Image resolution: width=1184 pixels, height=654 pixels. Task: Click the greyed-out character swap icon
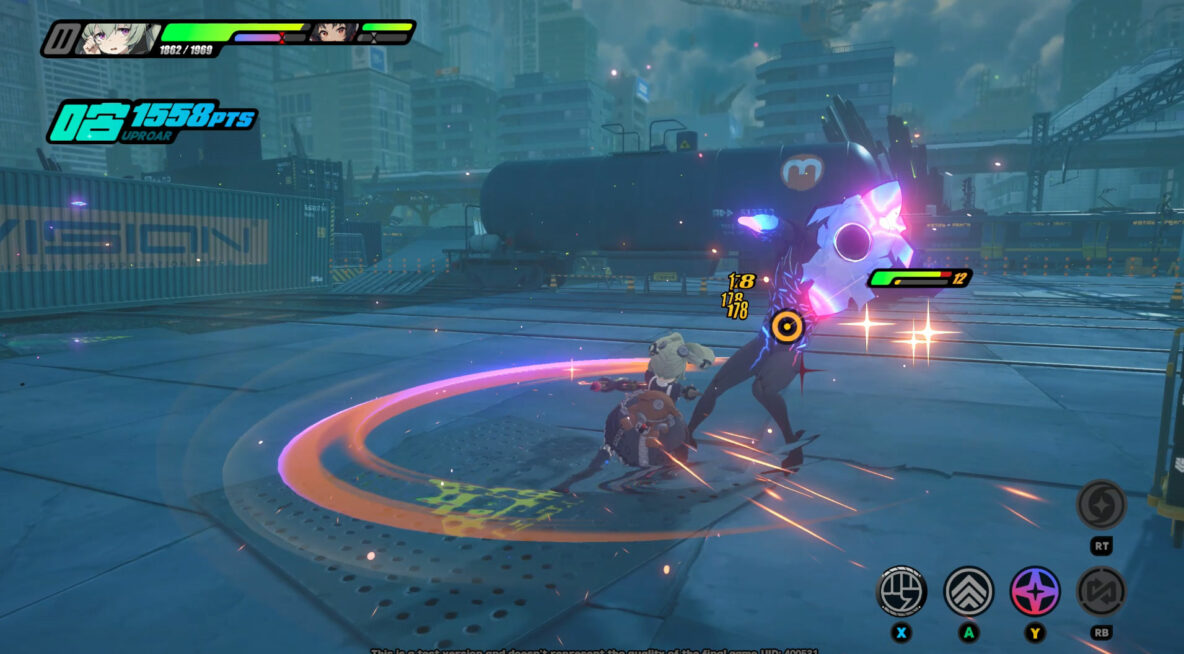tap(1101, 591)
